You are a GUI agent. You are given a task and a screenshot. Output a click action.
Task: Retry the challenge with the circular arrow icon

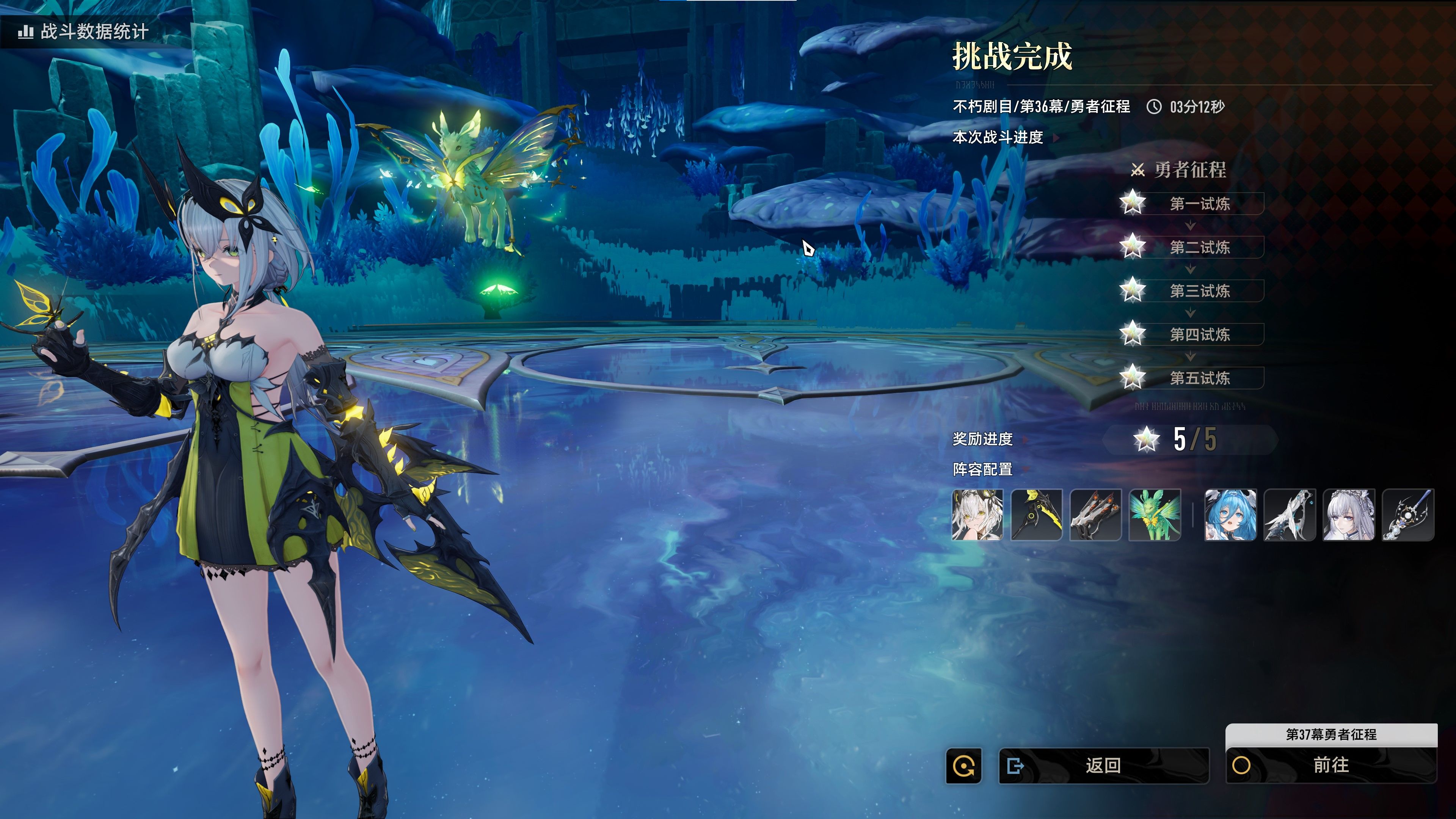pos(964,766)
